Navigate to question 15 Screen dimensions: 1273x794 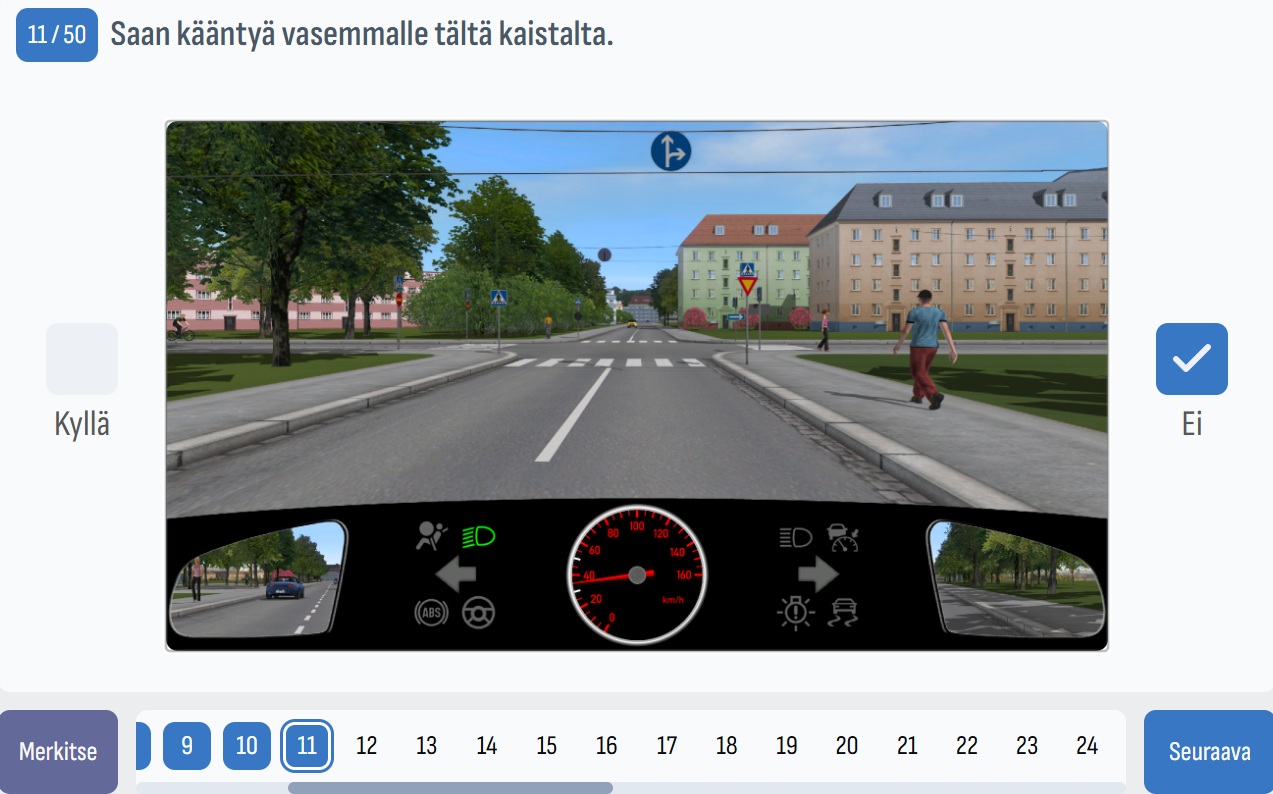tap(547, 746)
